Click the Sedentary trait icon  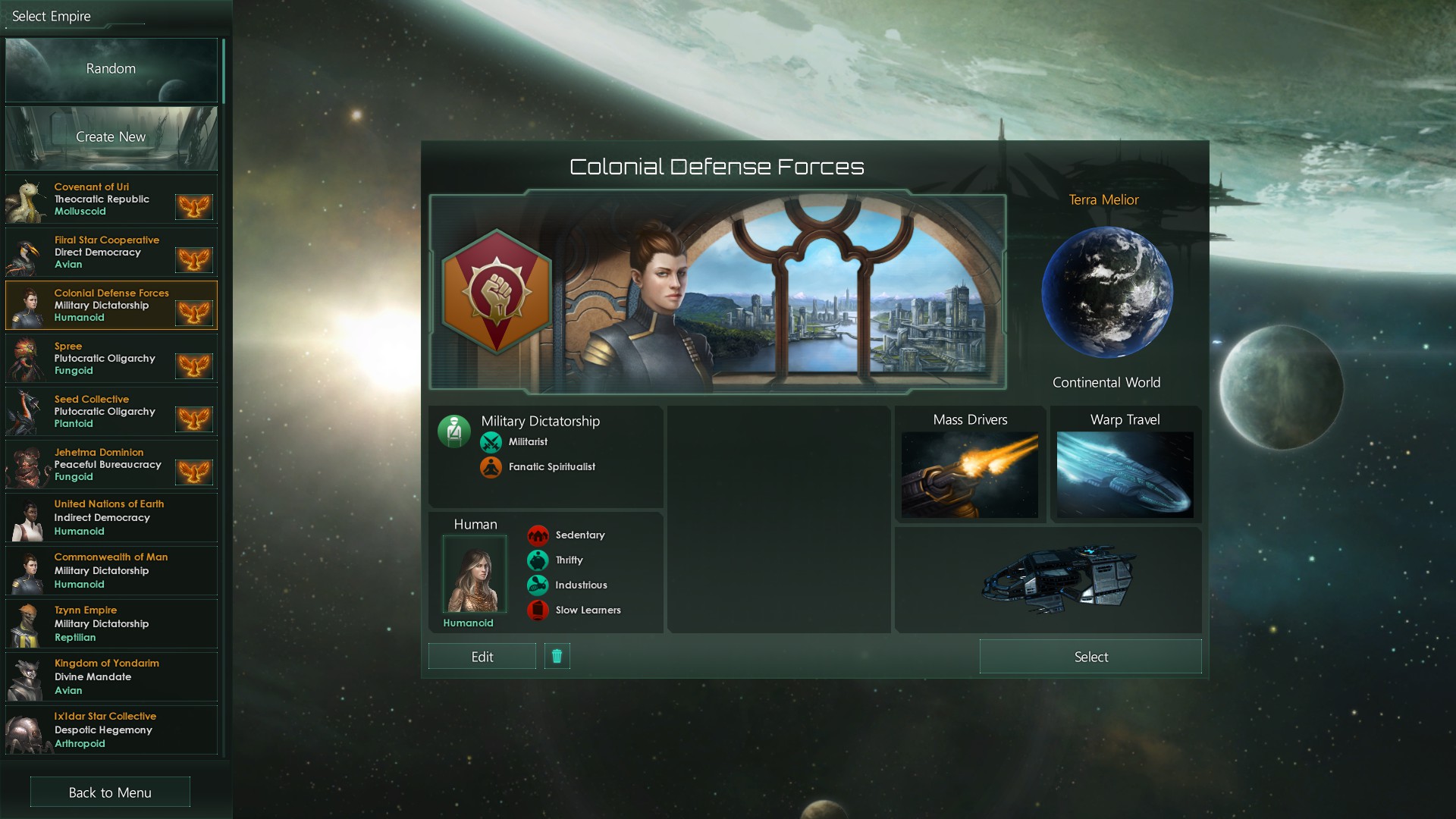click(539, 535)
